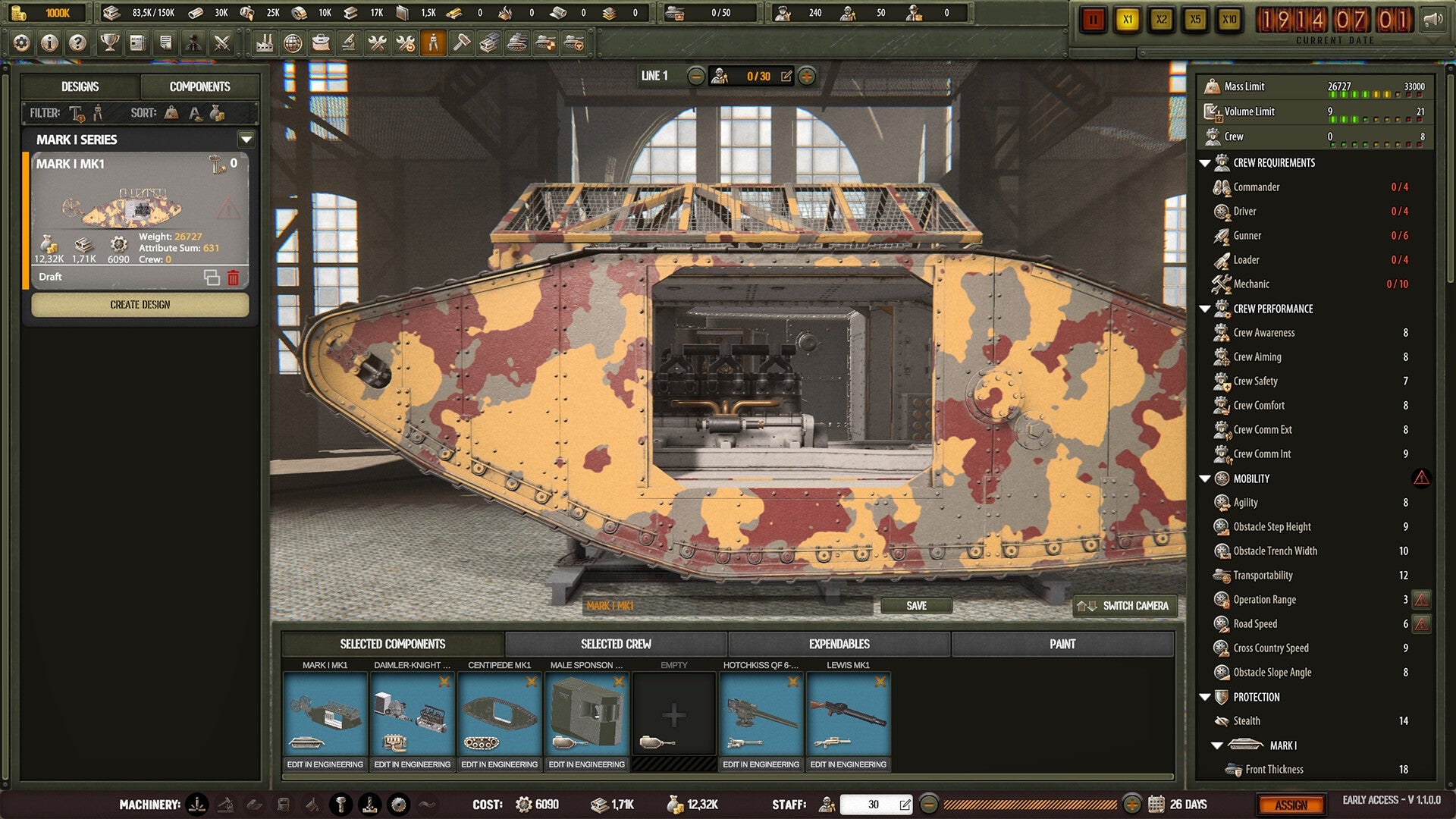
Task: Expand the Mark I Series dropdown arrow
Action: coord(246,140)
